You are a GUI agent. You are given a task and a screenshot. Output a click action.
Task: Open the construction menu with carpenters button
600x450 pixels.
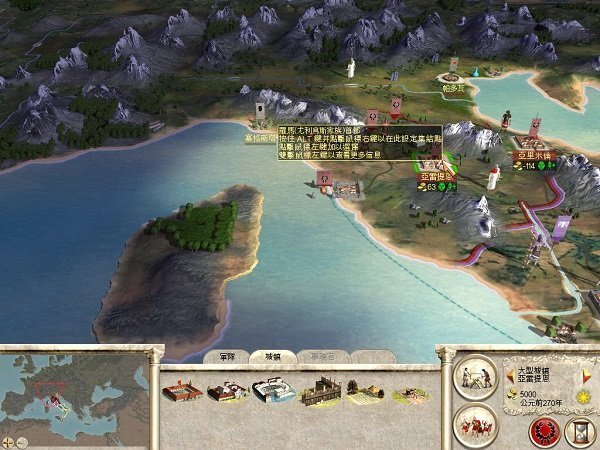(x=474, y=377)
